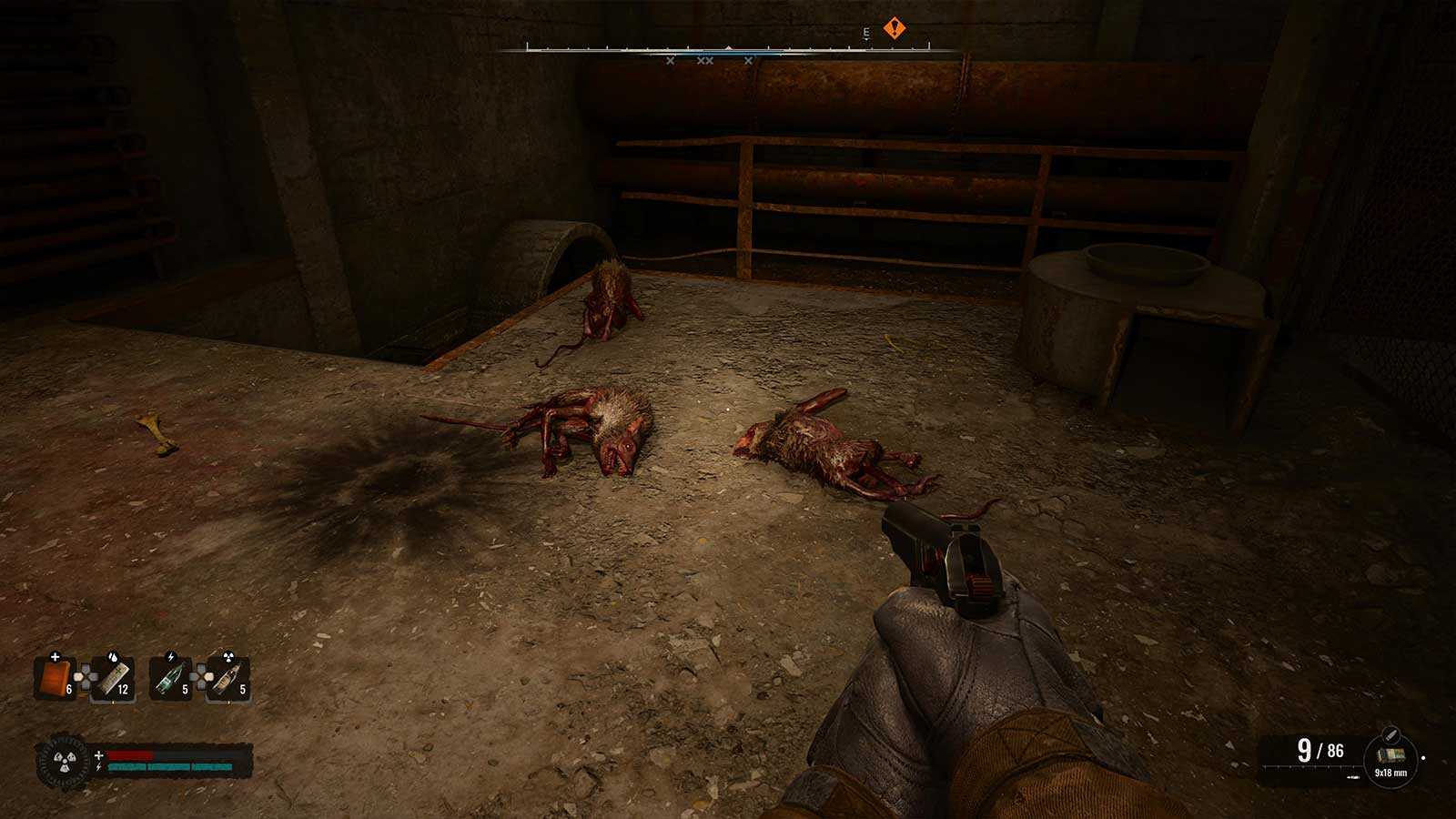
Task: Click the bullet icon above the ammo type badge
Action: click(1390, 734)
